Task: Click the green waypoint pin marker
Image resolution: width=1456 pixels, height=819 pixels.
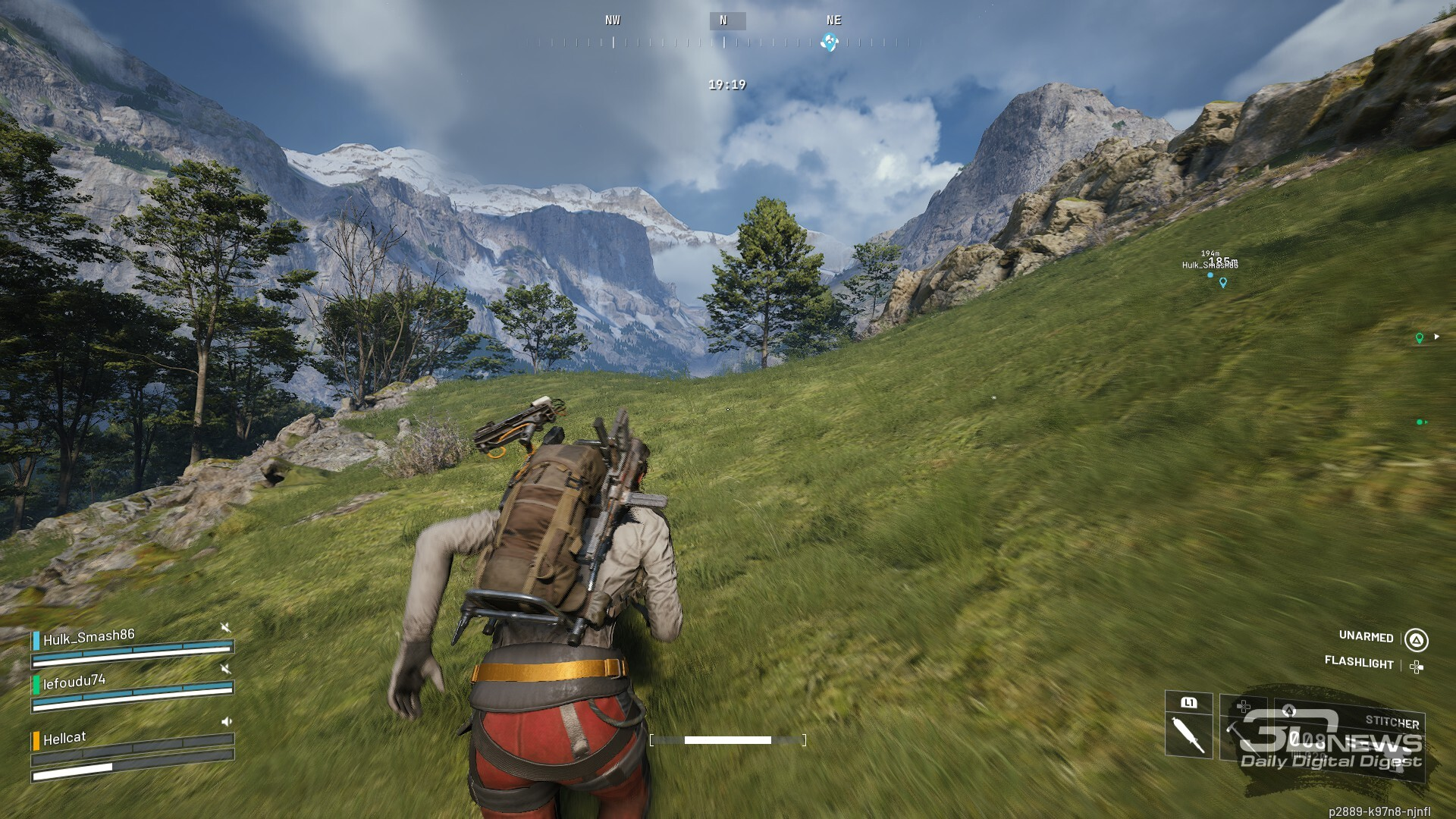Action: tap(1420, 338)
